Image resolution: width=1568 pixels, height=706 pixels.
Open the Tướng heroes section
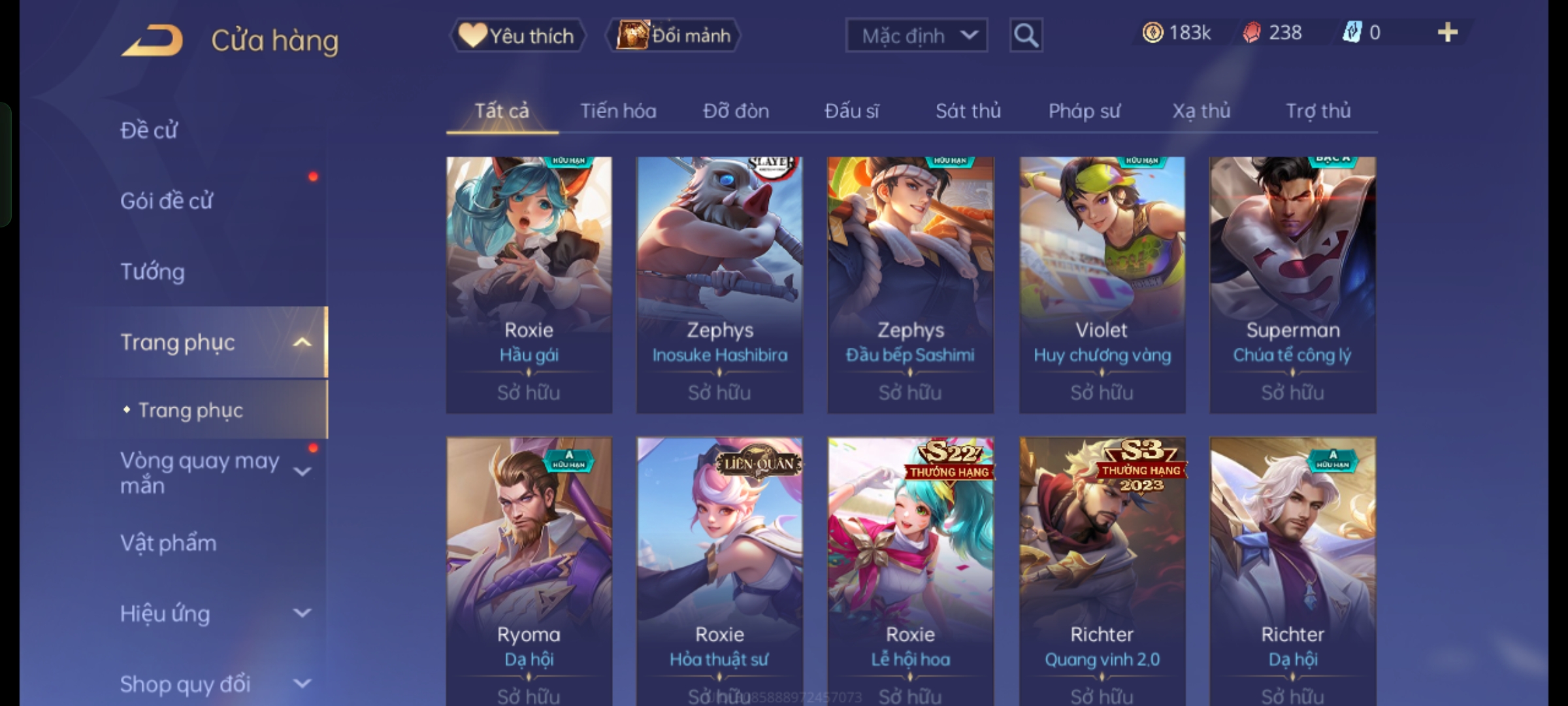click(153, 272)
